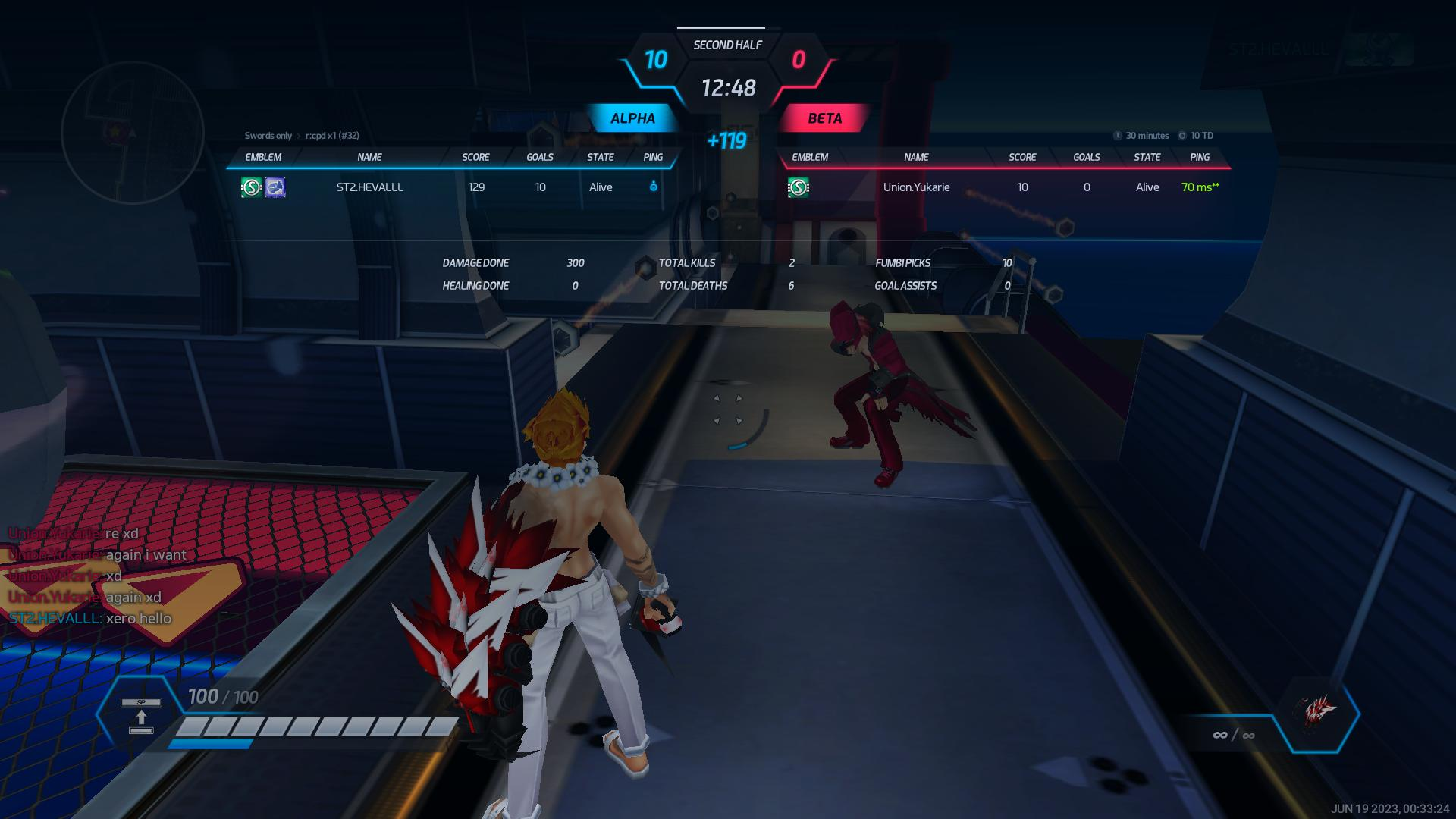Click the SP skill icon
1456x819 pixels.
tap(141, 715)
